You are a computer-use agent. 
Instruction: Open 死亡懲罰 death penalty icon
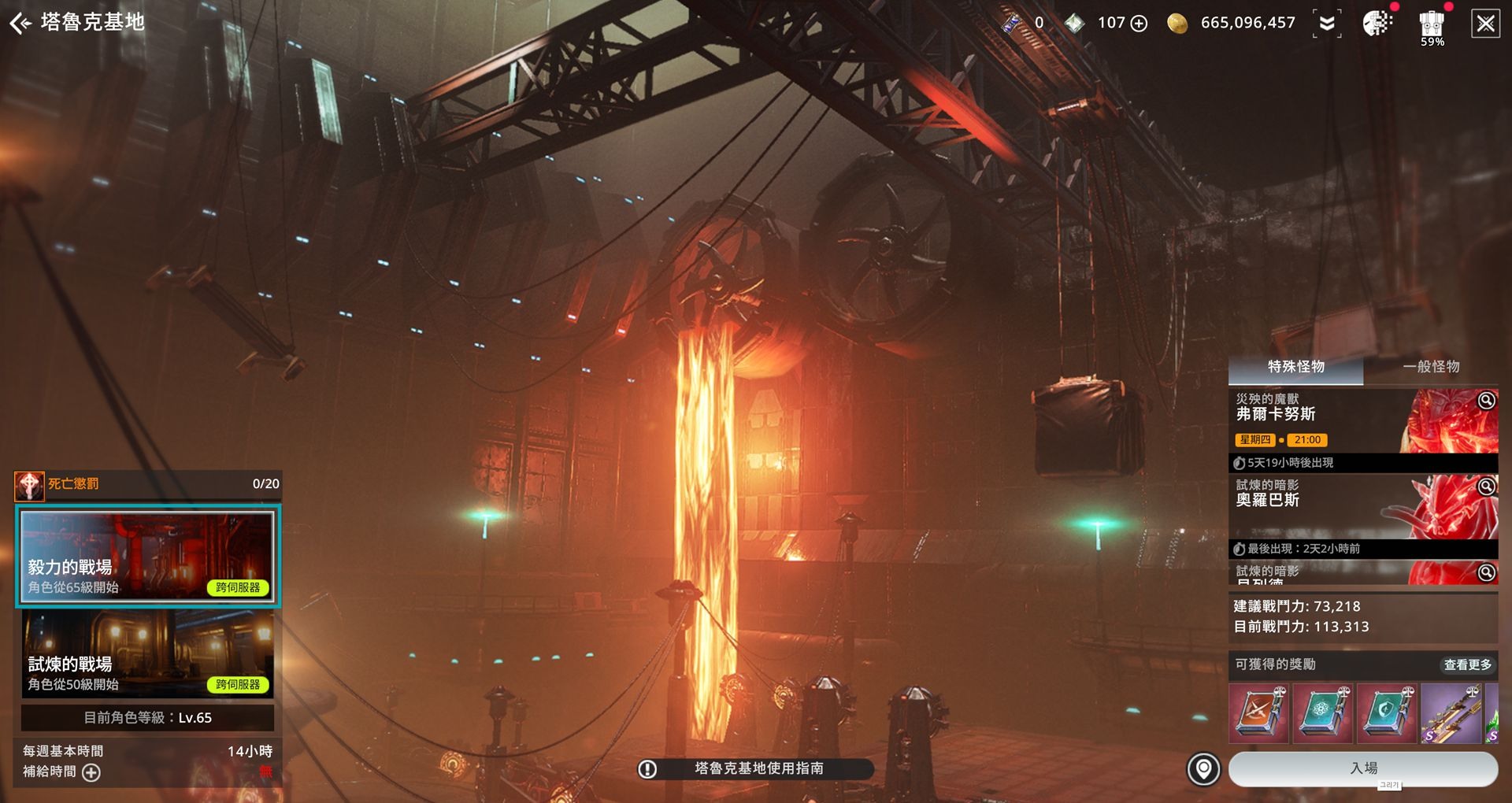pyautogui.click(x=29, y=486)
